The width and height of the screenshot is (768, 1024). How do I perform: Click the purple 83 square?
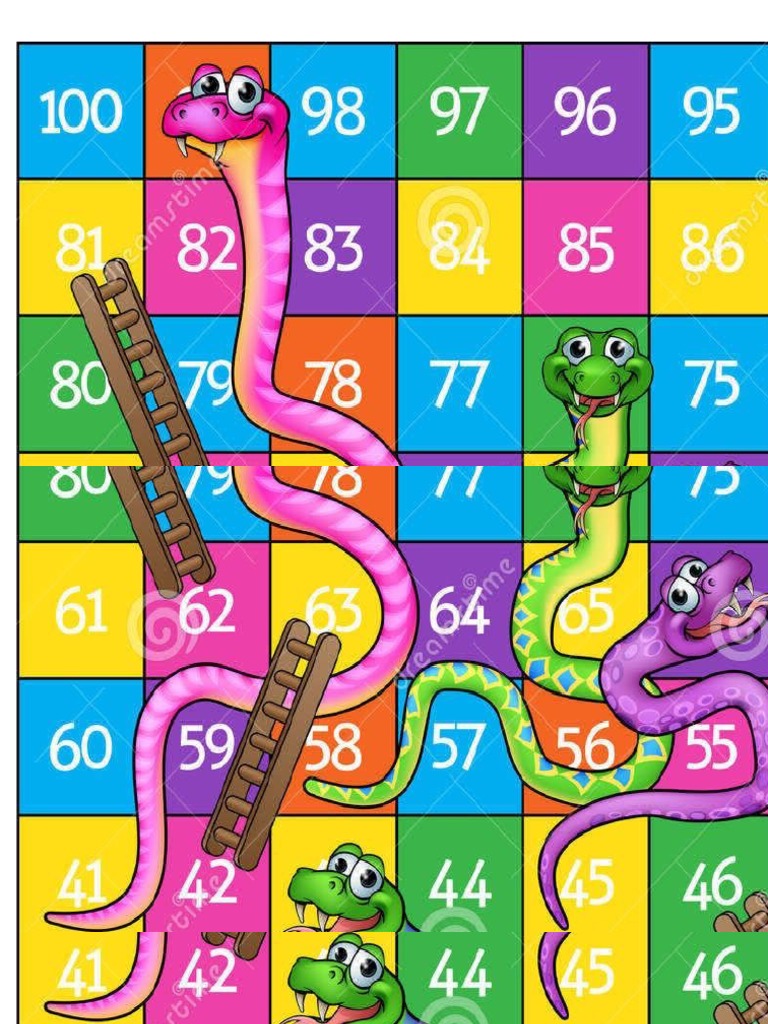point(335,248)
